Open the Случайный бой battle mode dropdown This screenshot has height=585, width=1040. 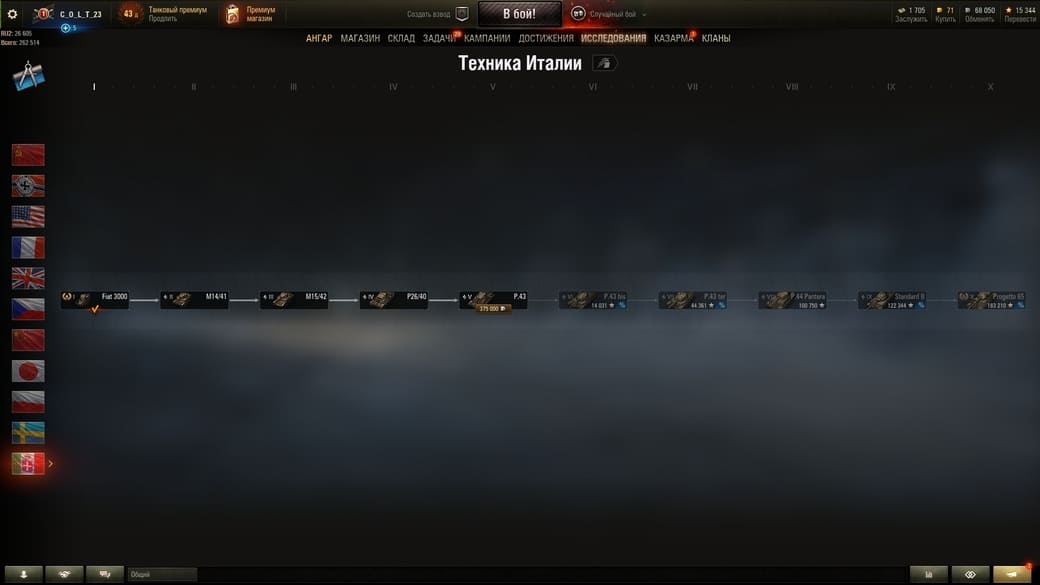(609, 14)
